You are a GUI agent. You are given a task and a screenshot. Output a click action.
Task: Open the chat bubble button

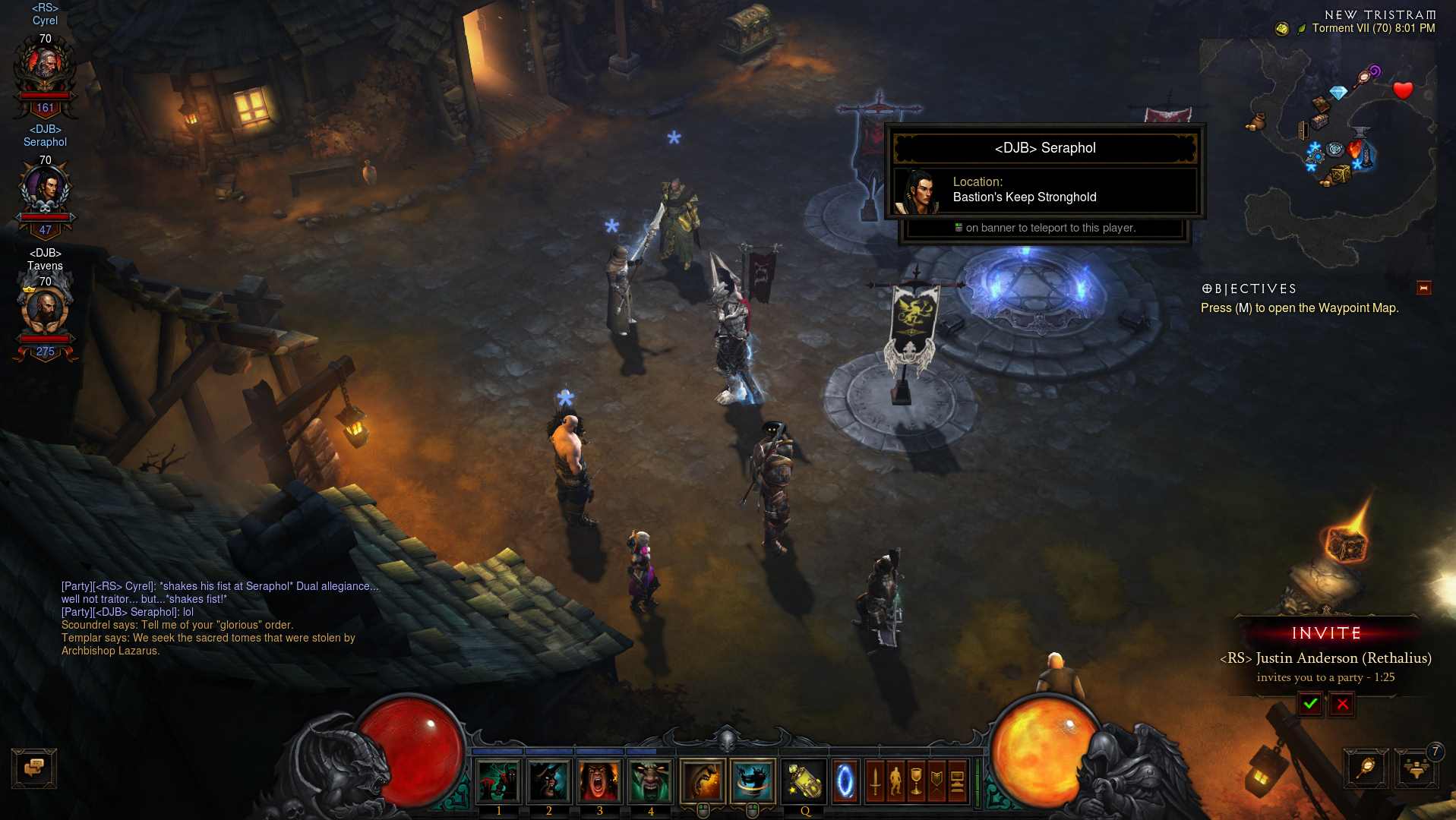(34, 768)
